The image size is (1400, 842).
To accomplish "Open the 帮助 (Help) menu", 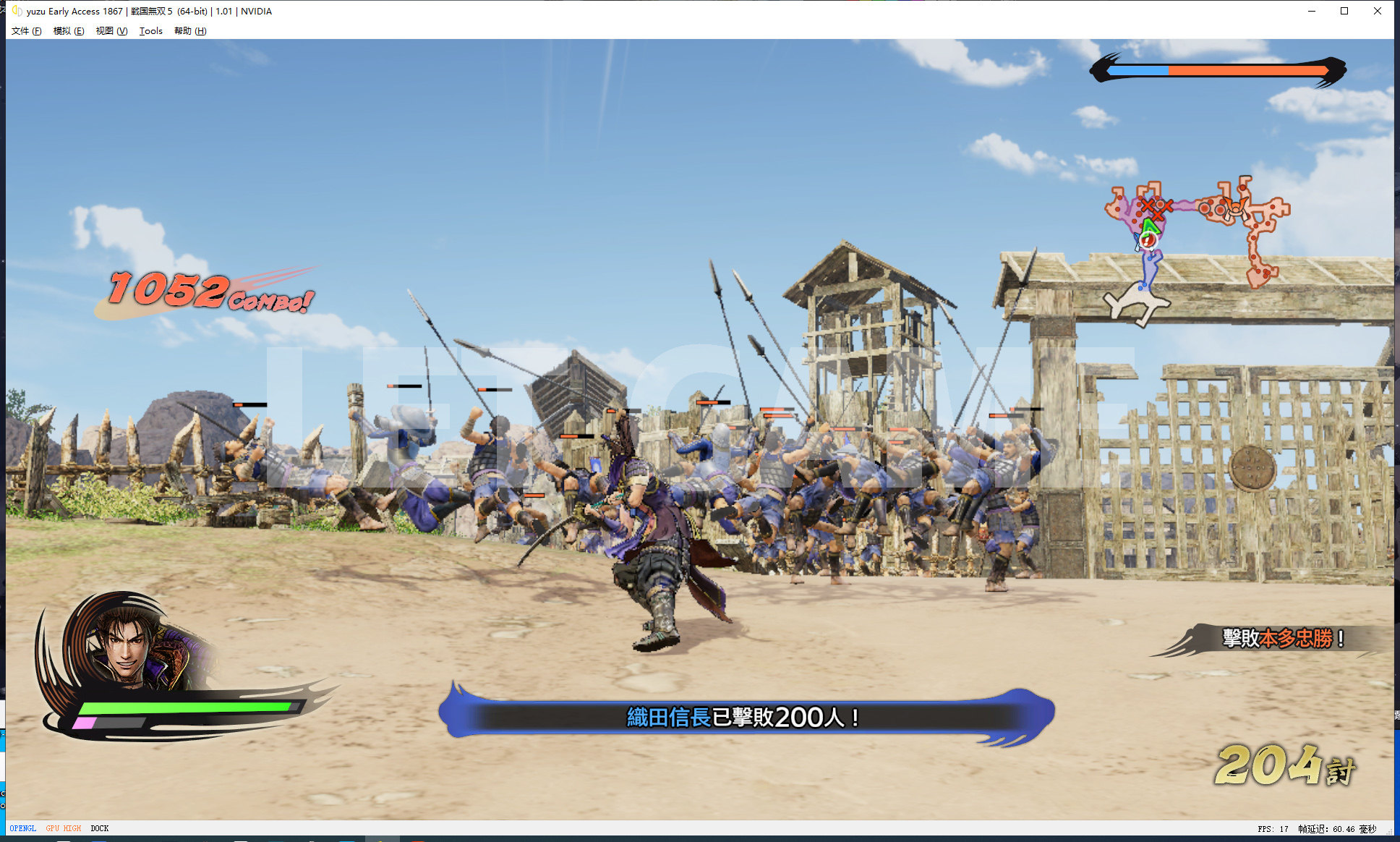I will pyautogui.click(x=190, y=31).
